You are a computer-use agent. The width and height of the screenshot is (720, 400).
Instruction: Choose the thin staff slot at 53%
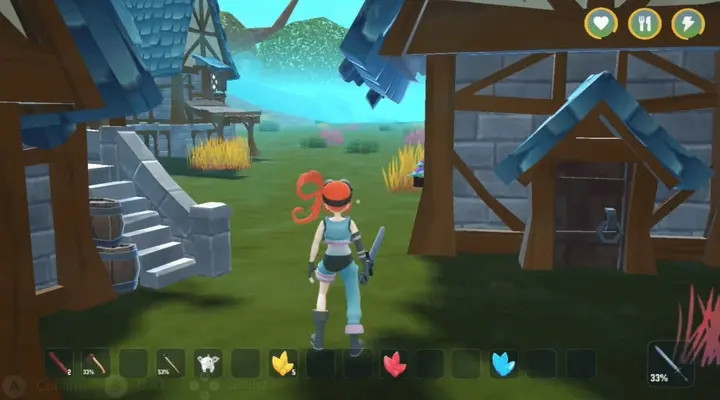click(x=171, y=364)
